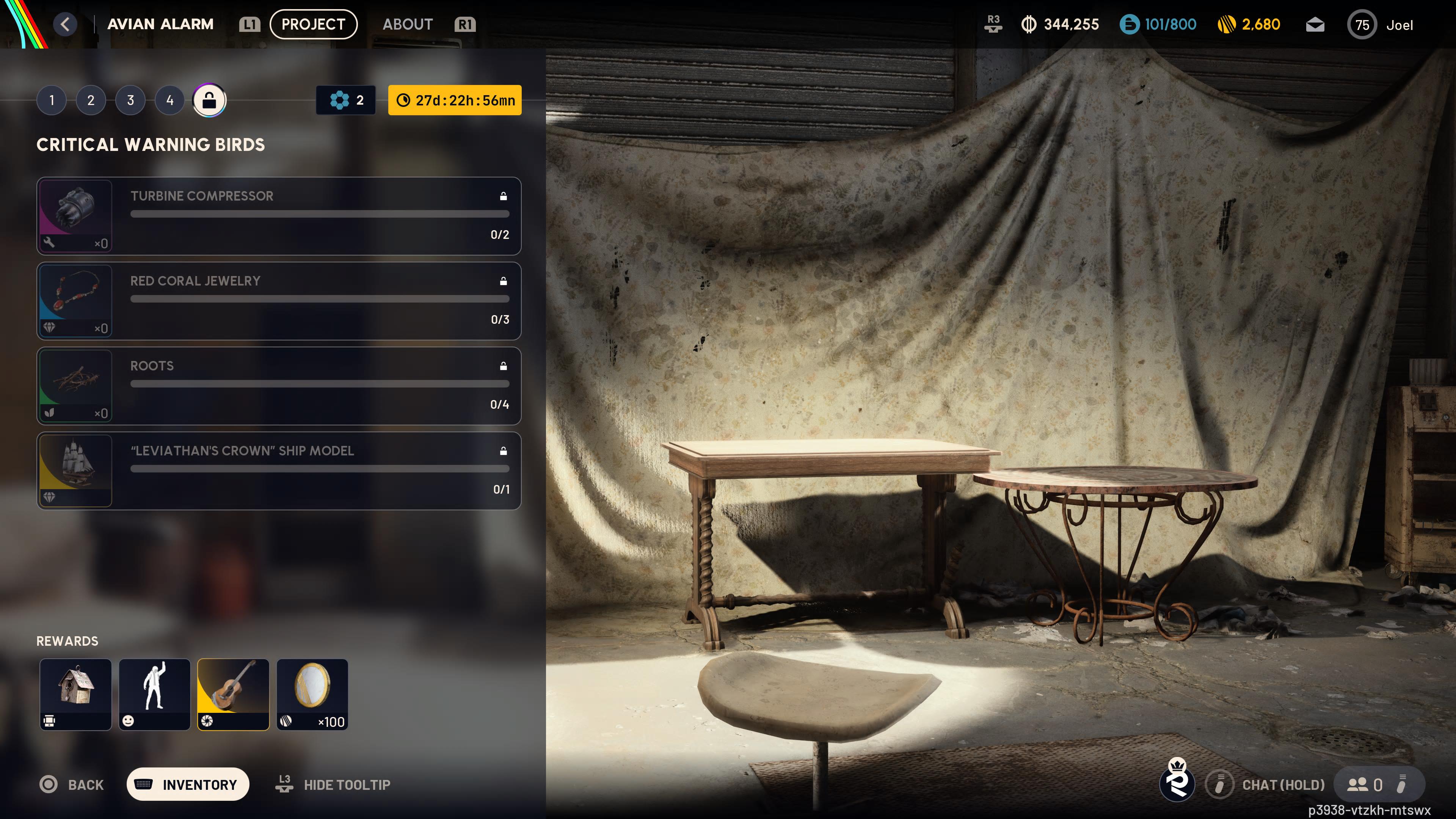
Task: Choose the locked final stage
Action: point(209,100)
